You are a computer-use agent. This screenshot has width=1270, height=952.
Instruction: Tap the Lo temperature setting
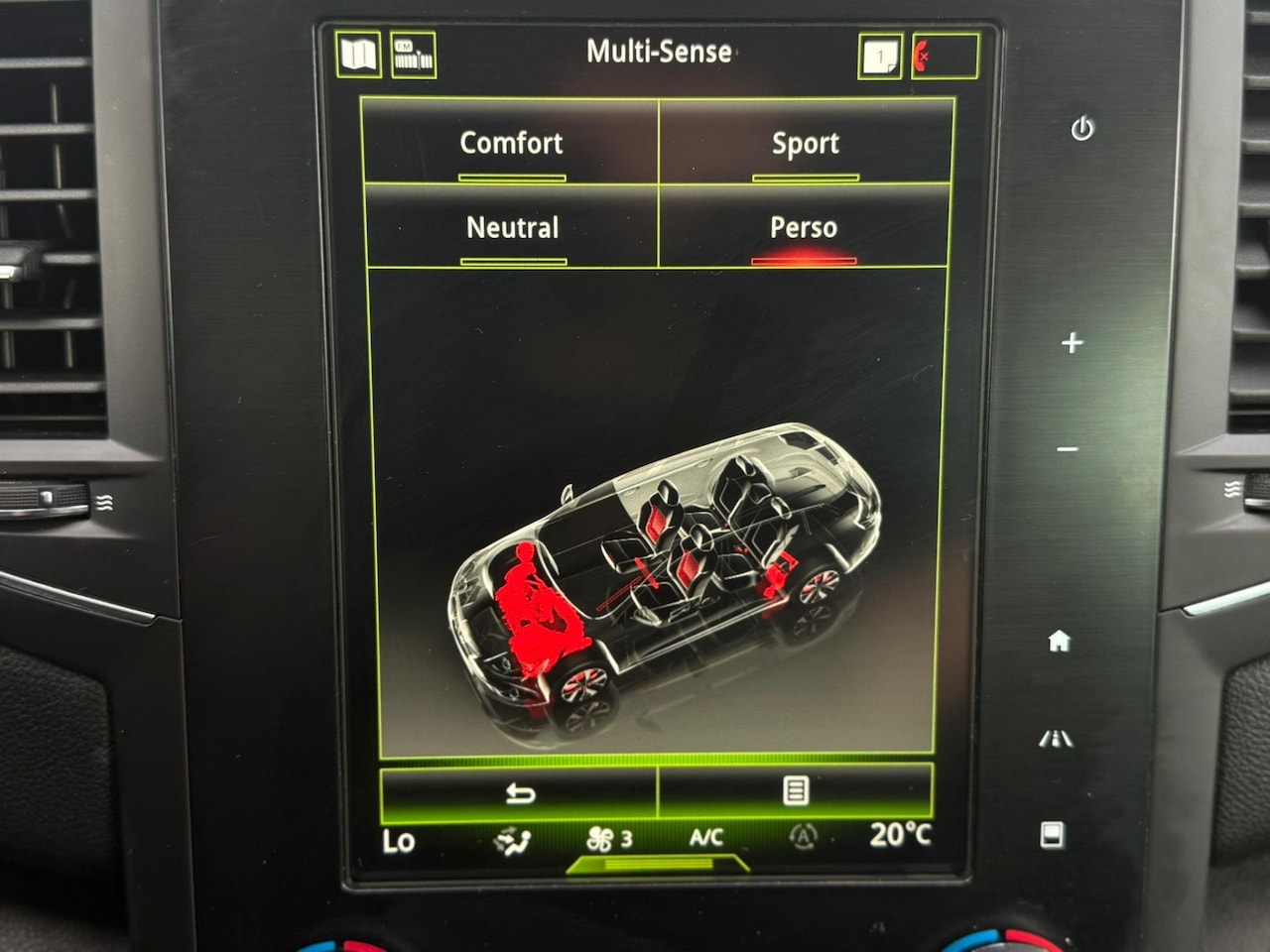pos(399,841)
